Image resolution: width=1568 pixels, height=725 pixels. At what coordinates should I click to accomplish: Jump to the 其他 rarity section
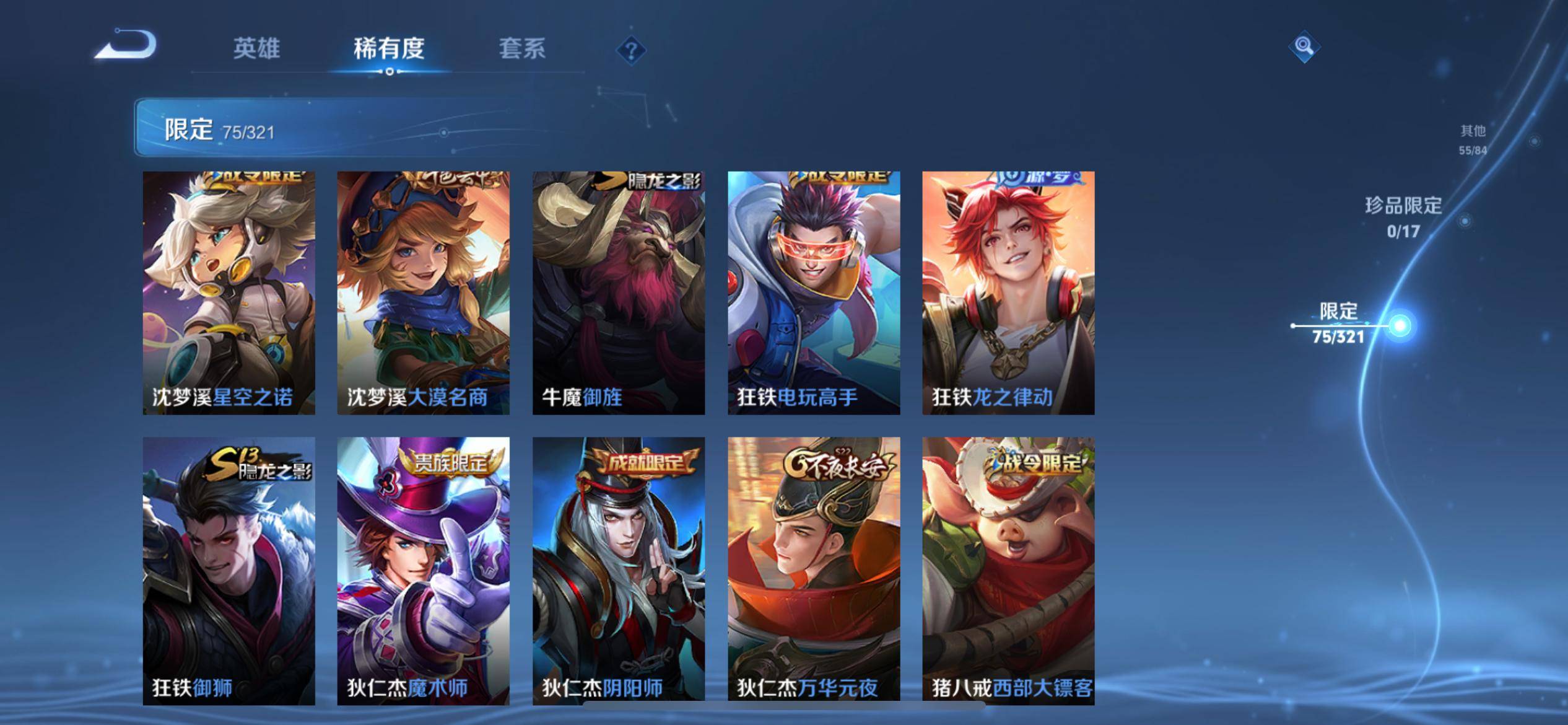(1473, 139)
